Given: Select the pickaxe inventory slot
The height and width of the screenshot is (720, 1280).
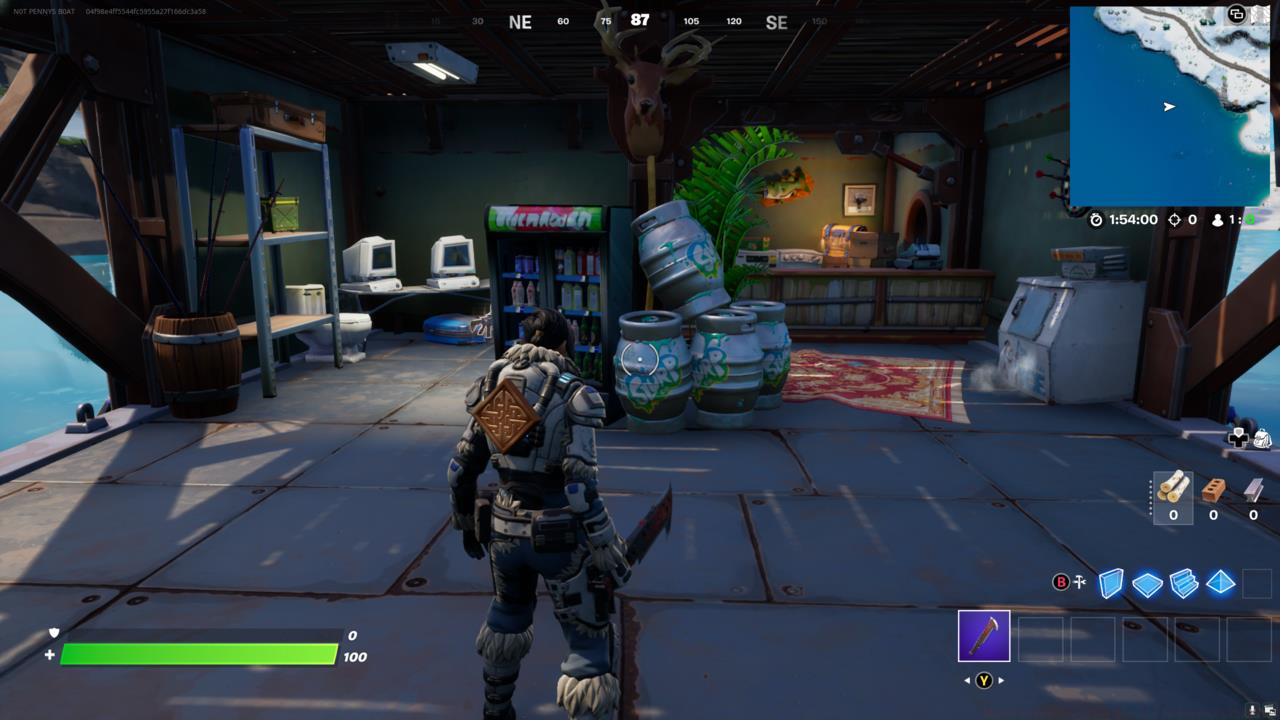Looking at the screenshot, I should coord(985,638).
